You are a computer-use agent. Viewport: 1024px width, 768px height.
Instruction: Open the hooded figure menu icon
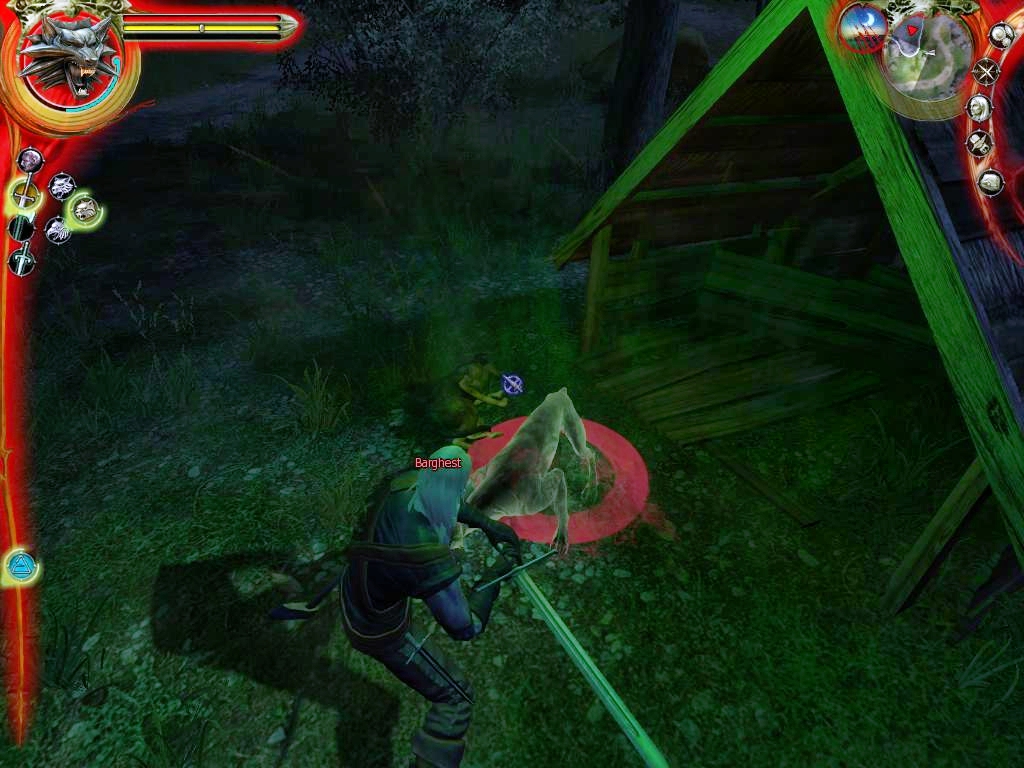point(981,108)
